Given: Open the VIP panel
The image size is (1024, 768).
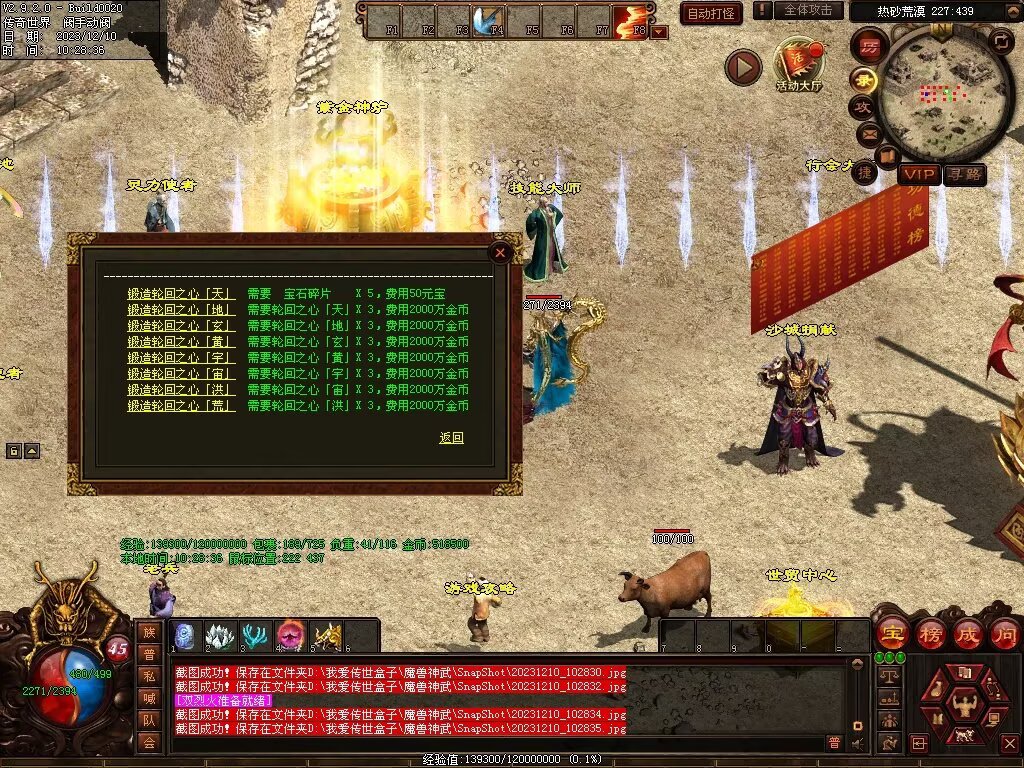Looking at the screenshot, I should (918, 175).
